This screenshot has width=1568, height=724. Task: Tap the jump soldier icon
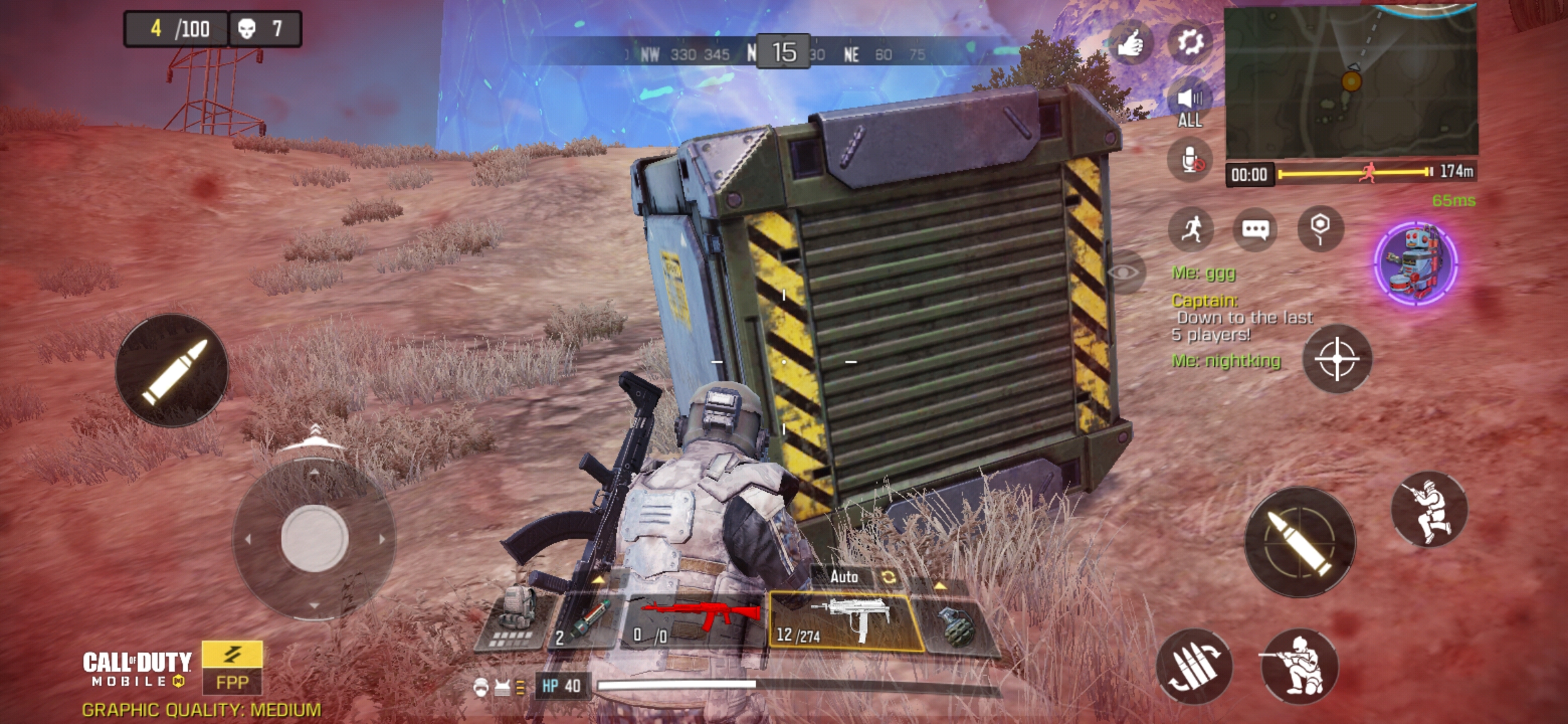[1429, 509]
